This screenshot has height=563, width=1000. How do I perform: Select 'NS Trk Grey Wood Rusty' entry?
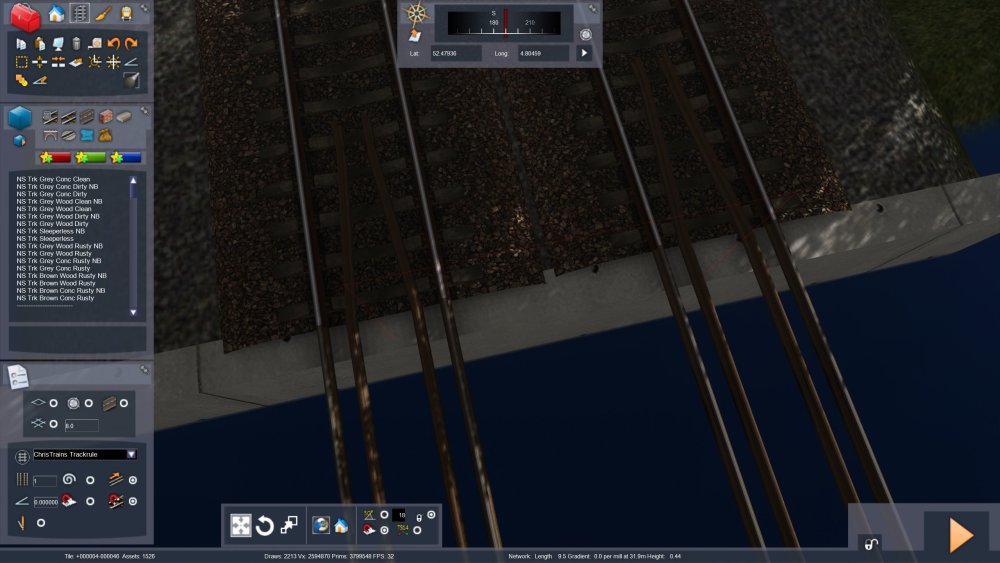(54, 254)
